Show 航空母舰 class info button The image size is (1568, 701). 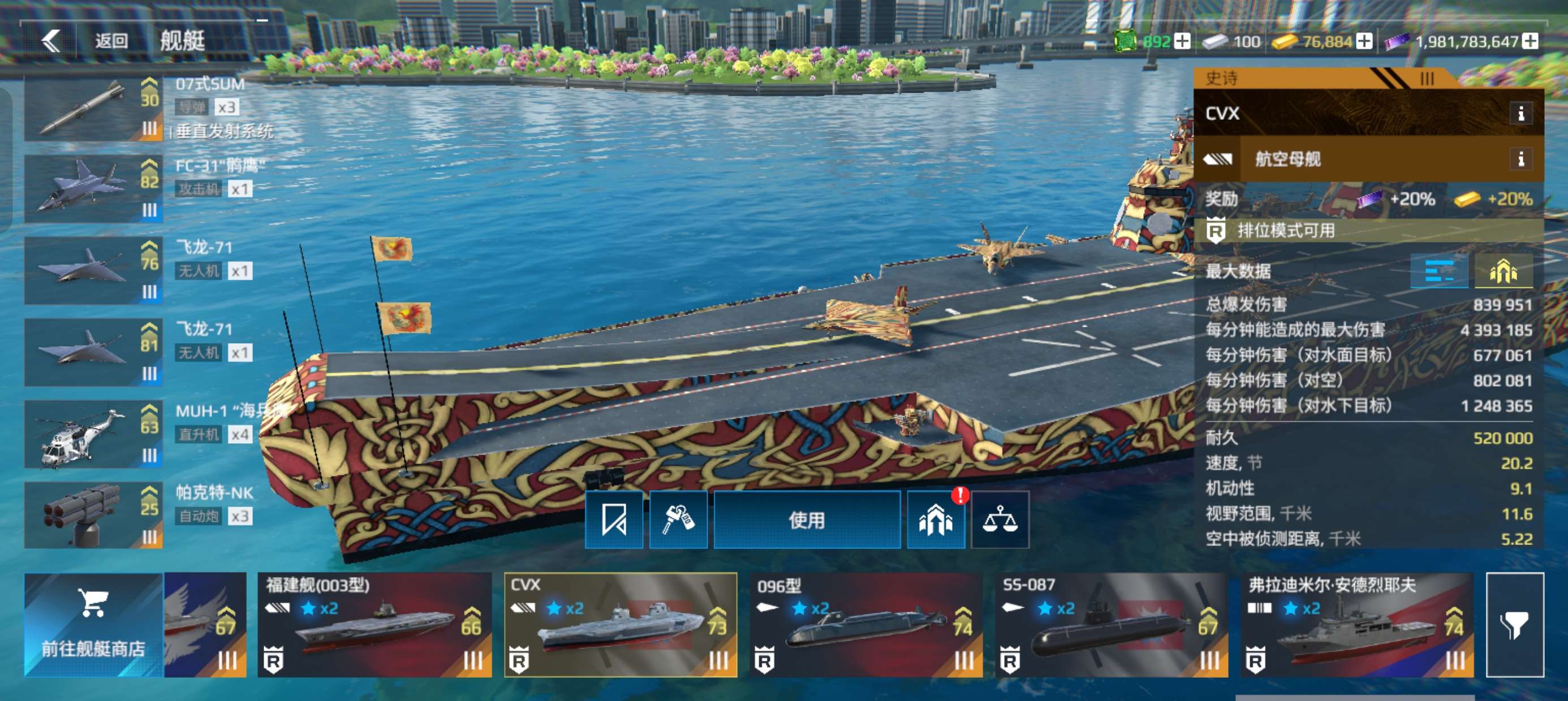(1520, 159)
